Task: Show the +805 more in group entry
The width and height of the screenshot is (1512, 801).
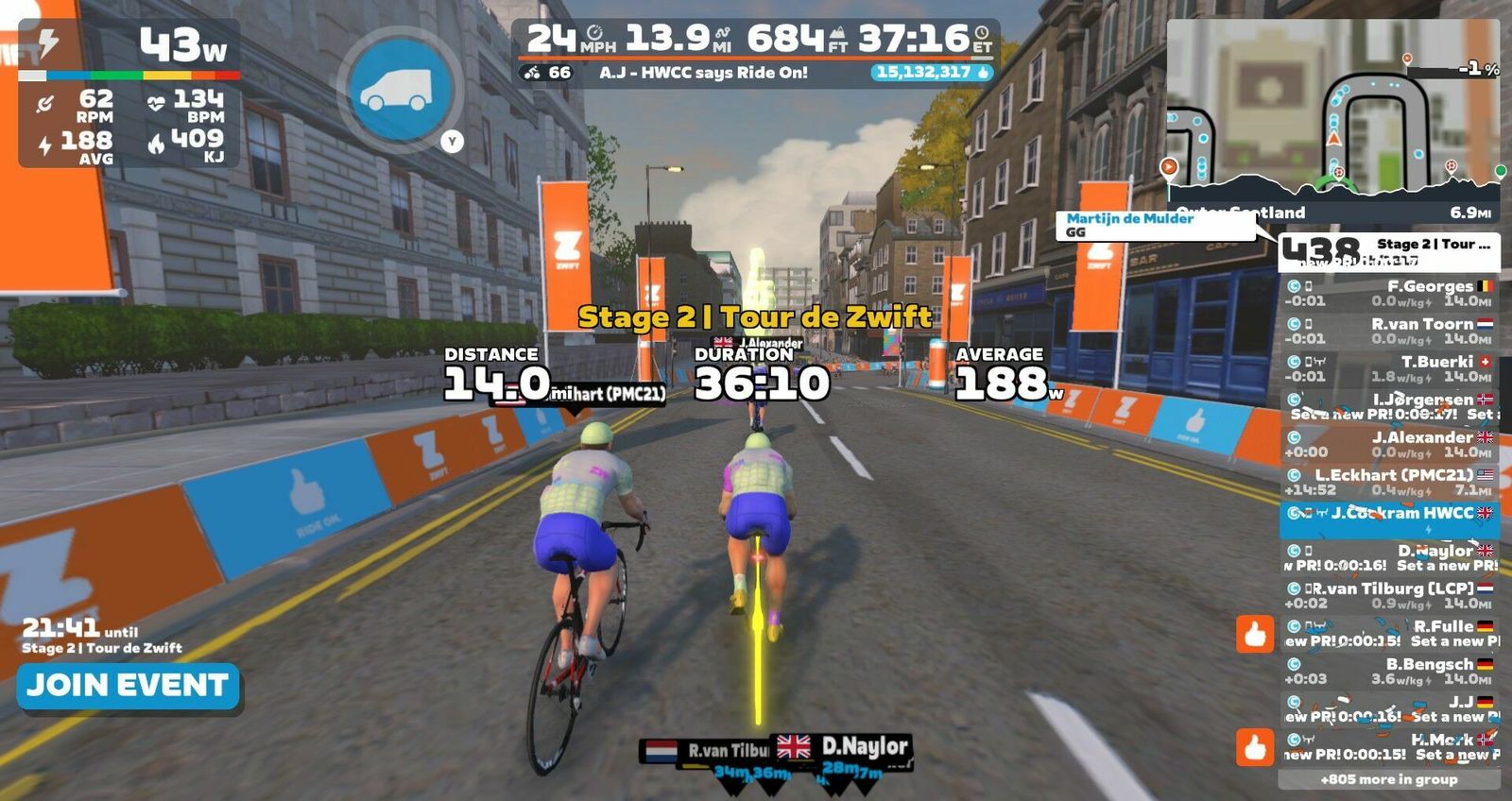Action: pyautogui.click(x=1389, y=779)
